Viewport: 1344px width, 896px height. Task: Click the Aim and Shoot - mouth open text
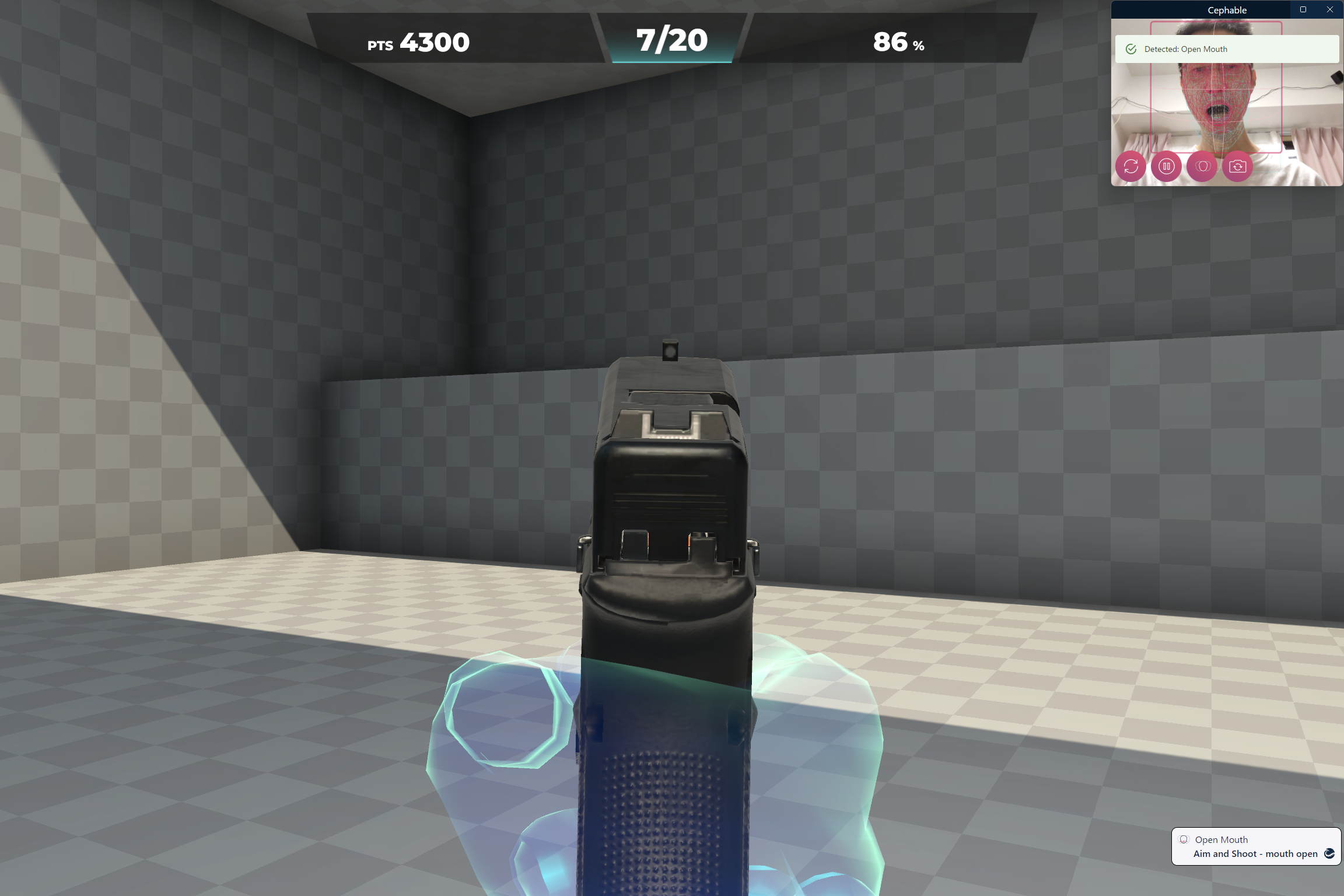pos(1255,853)
